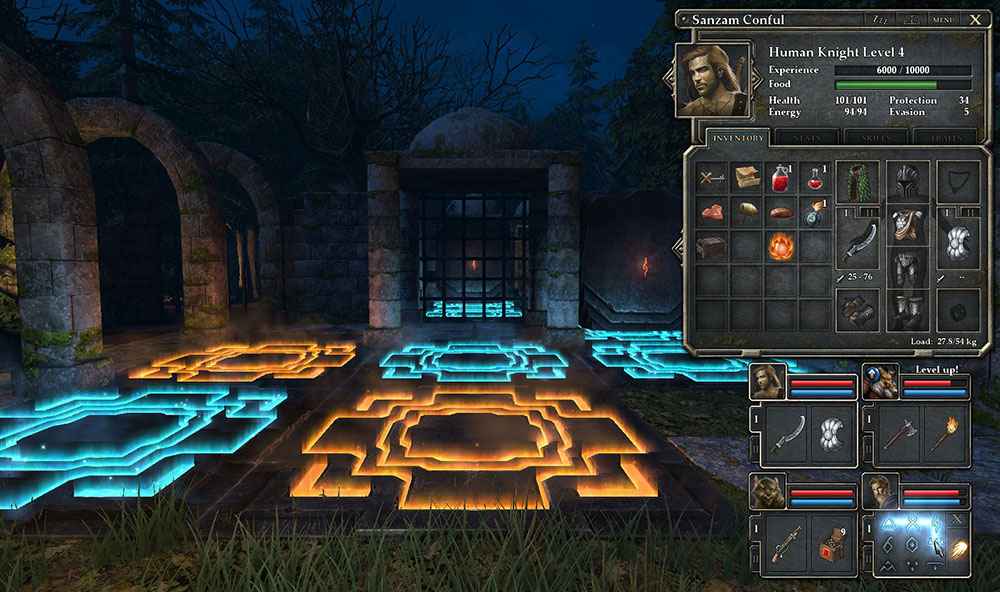Select the ammunition box with 9 pellets
The width and height of the screenshot is (1000, 592).
pos(829,544)
